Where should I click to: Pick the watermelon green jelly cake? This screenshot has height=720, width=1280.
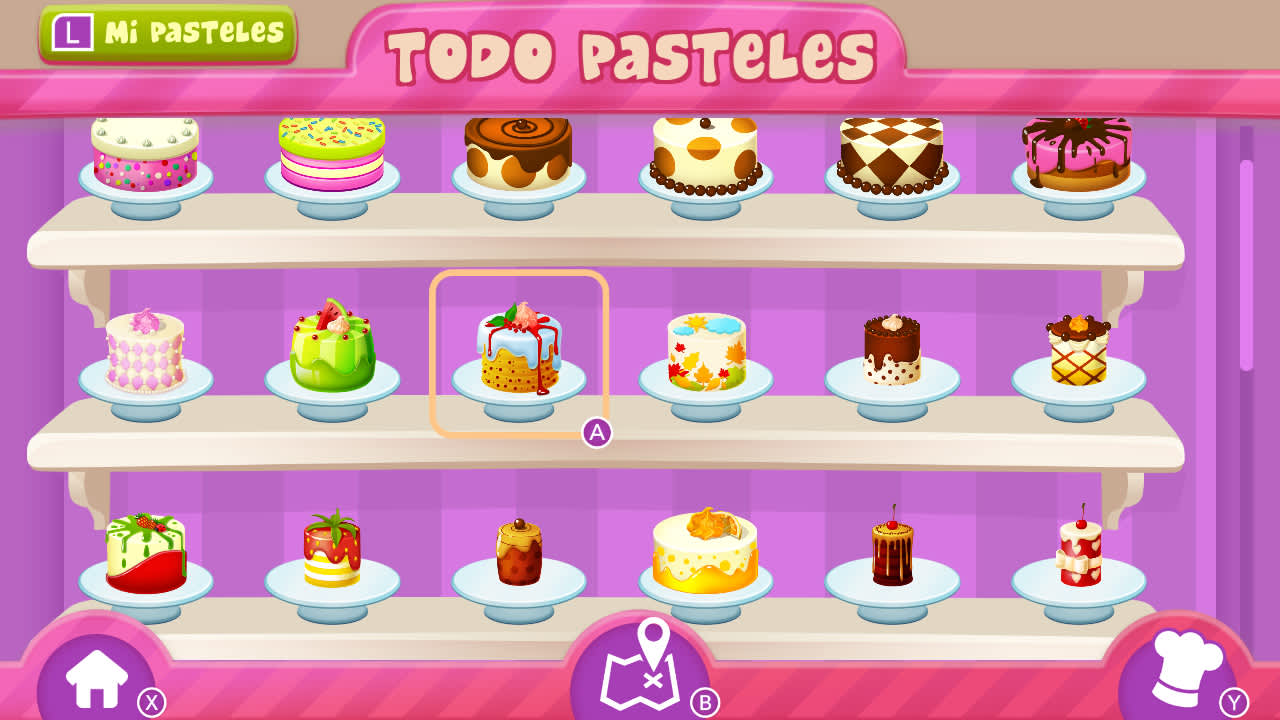(x=330, y=345)
